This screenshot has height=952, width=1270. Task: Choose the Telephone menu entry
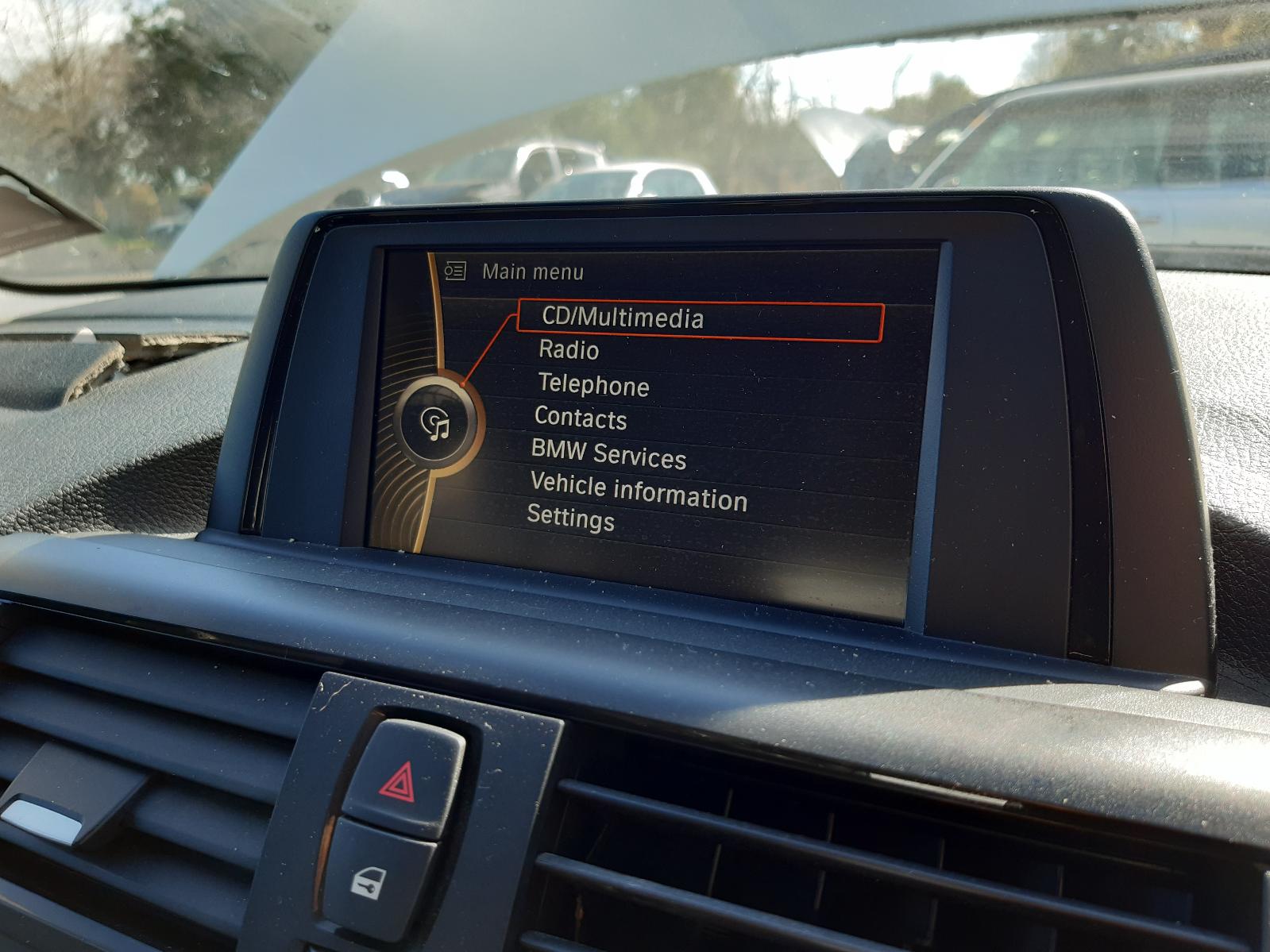(x=593, y=385)
